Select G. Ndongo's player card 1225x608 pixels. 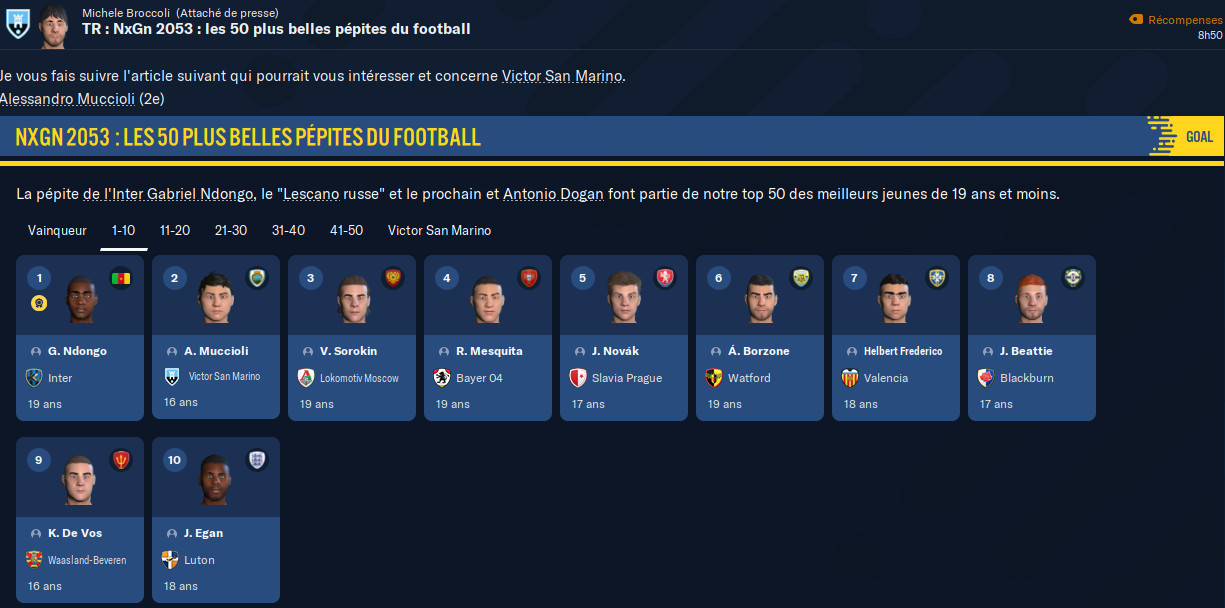point(80,337)
